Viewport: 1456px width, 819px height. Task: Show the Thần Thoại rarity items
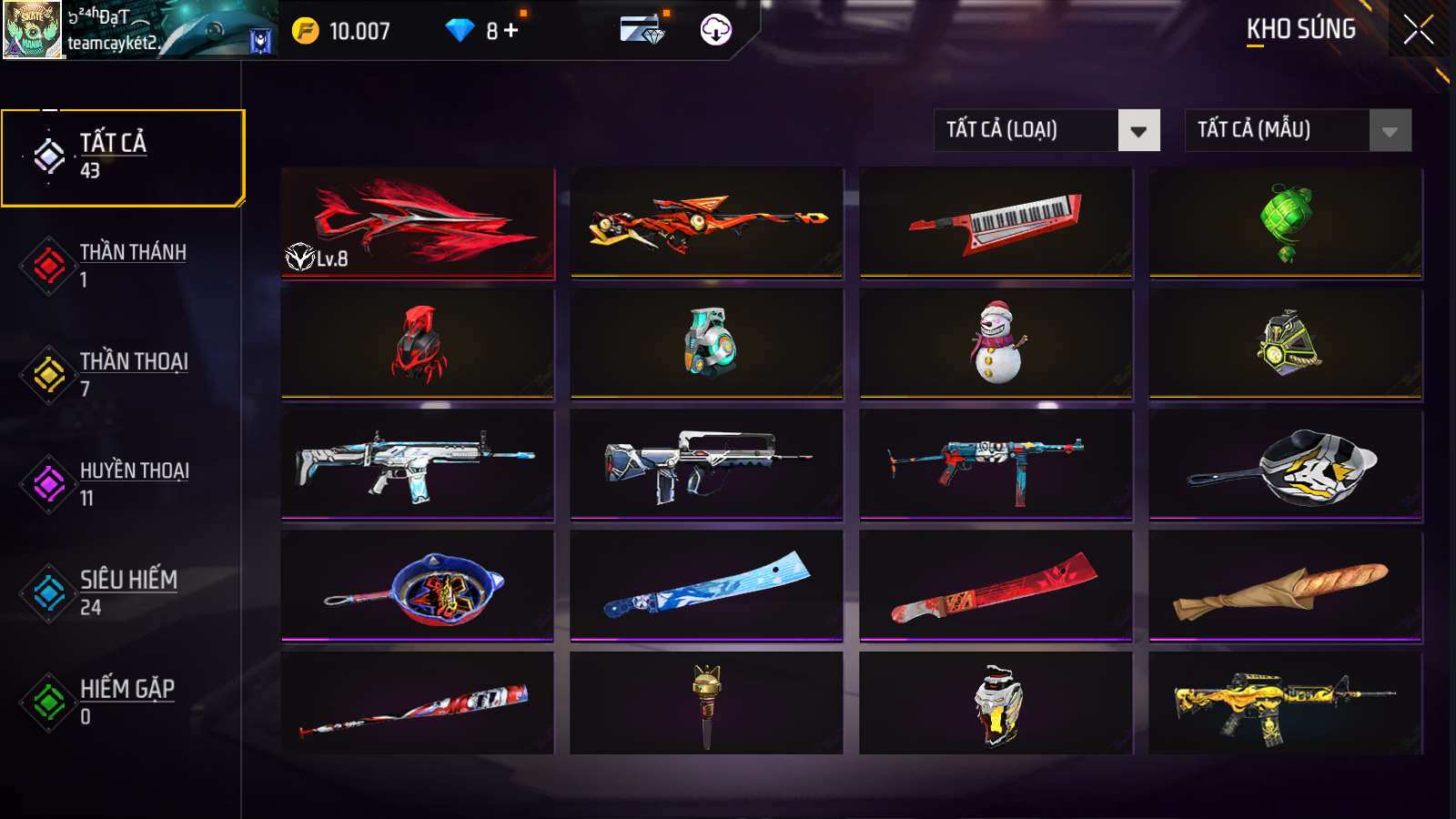tap(123, 374)
